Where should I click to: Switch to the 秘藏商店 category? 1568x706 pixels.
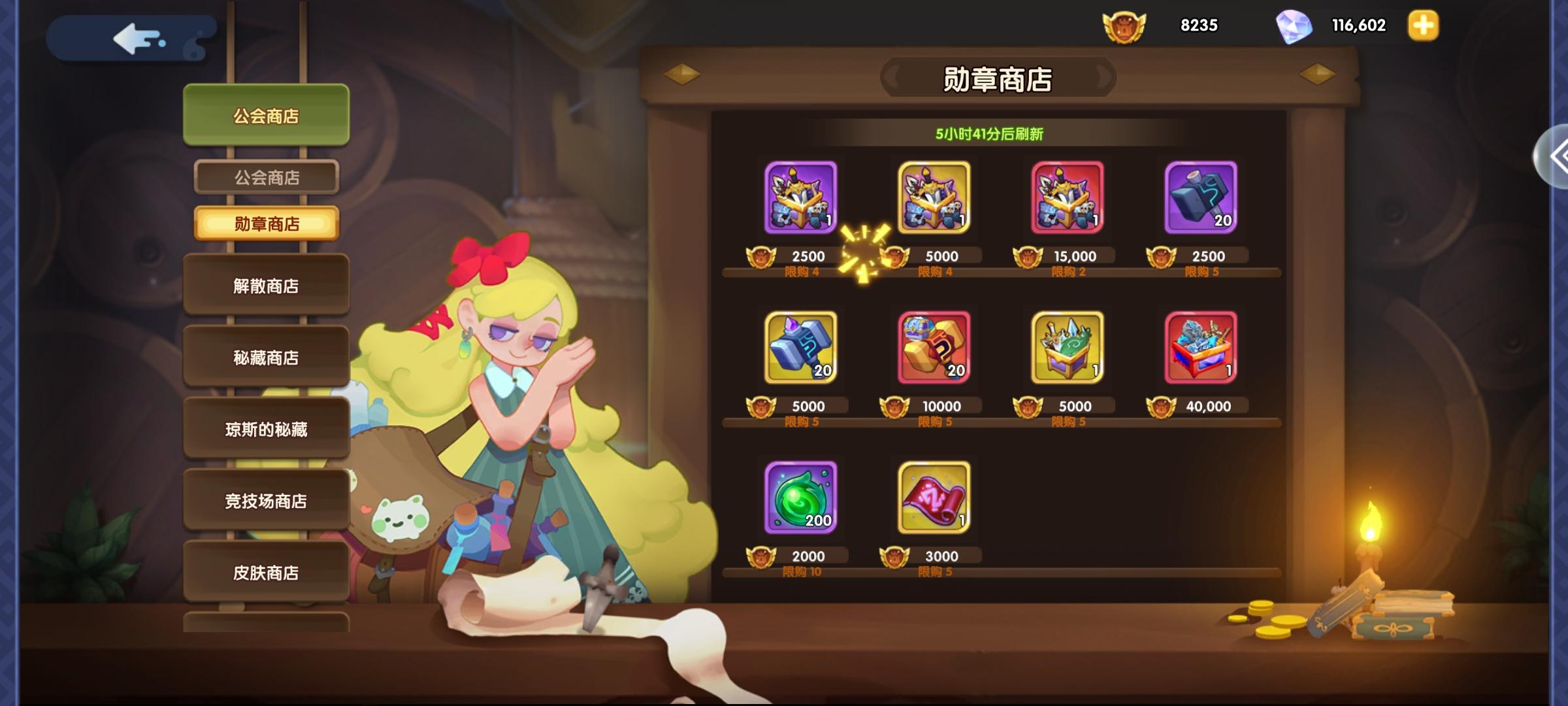pyautogui.click(x=266, y=357)
